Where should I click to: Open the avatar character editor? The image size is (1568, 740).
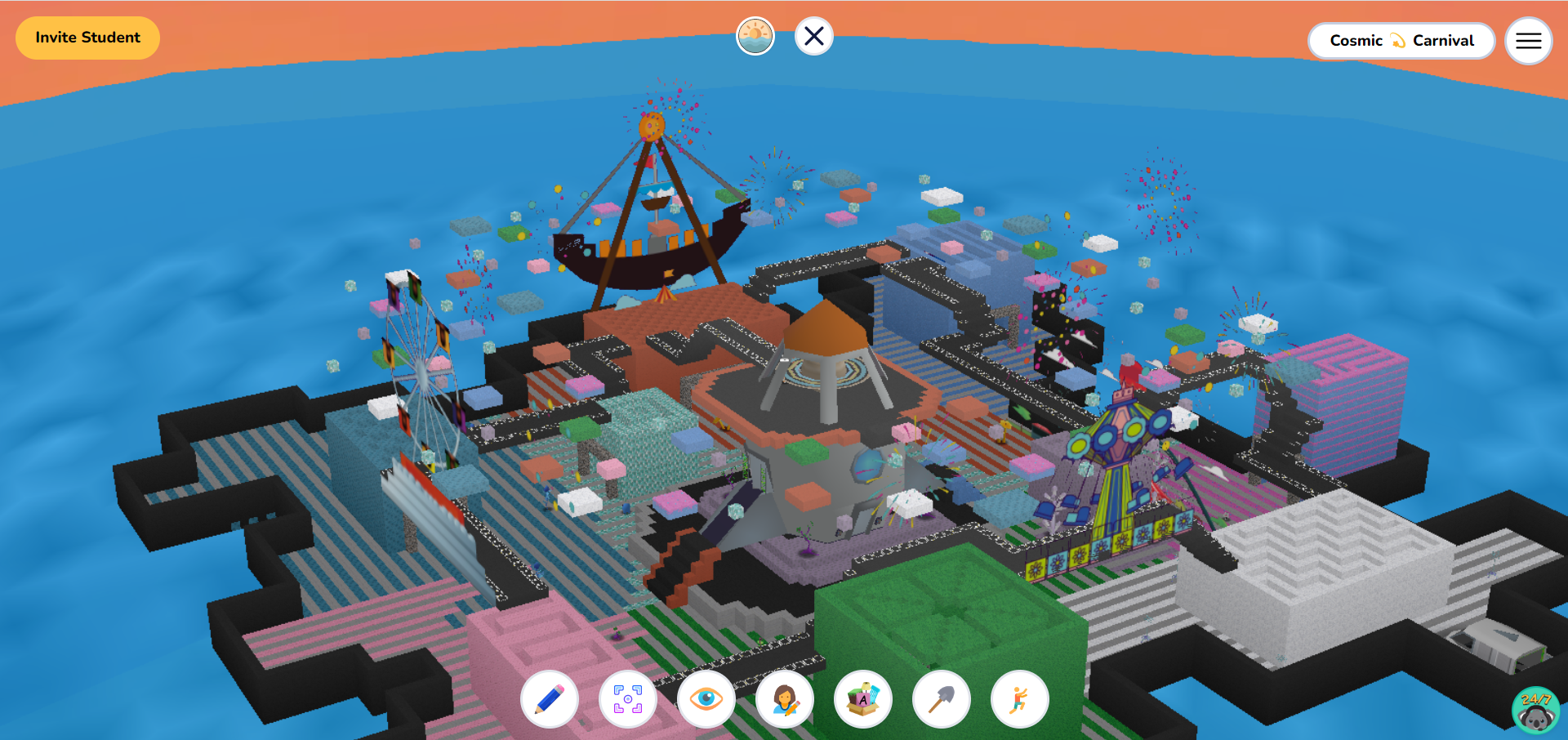(784, 699)
